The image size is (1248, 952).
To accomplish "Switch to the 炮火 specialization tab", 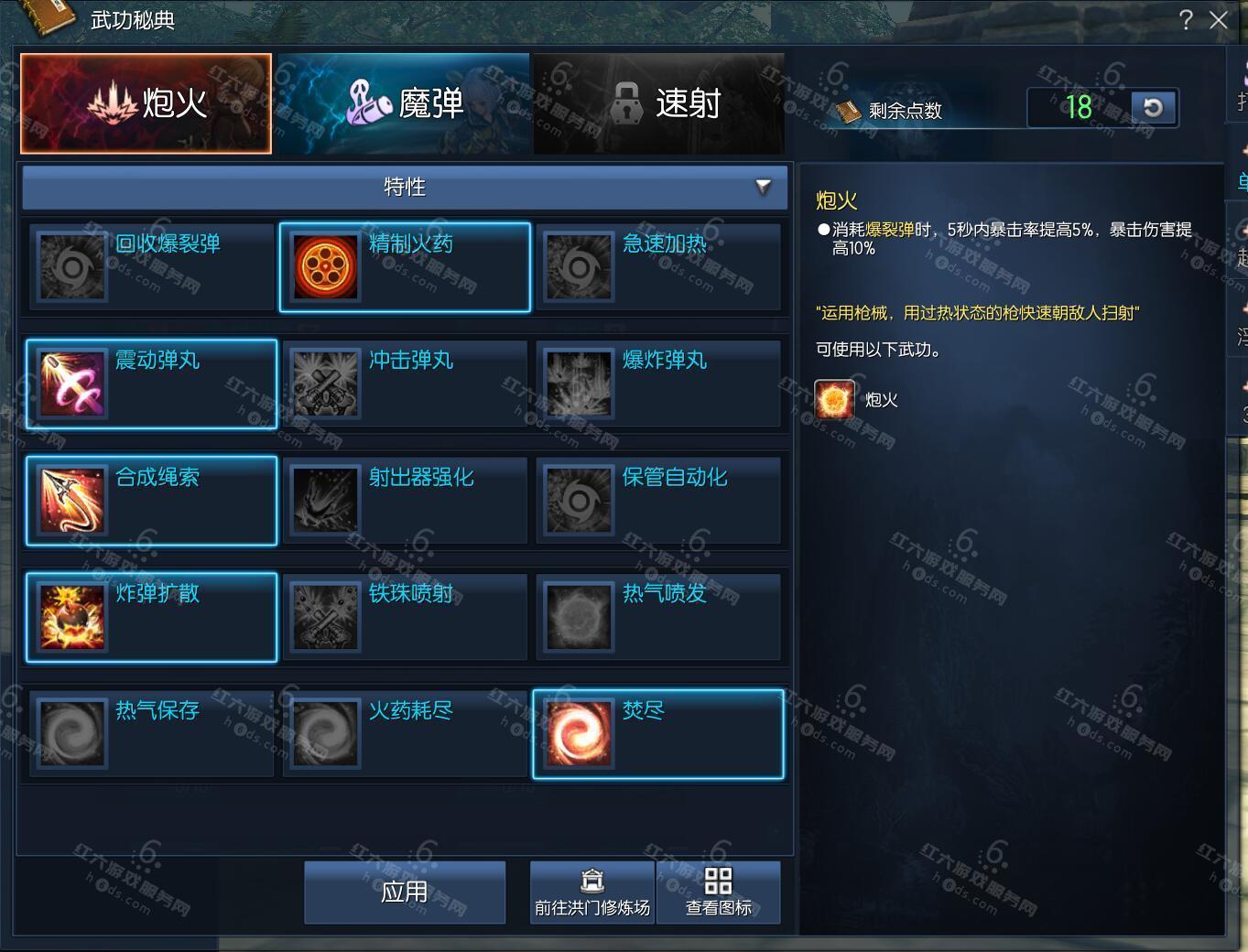I will tap(147, 103).
